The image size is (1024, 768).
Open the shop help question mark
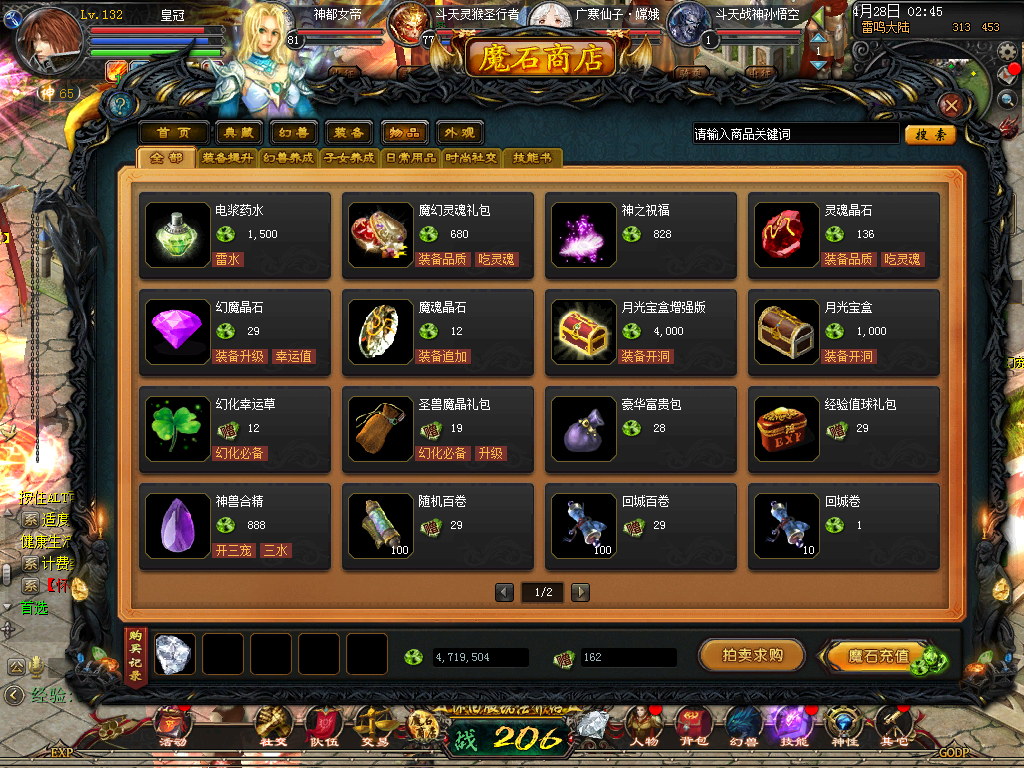[122, 105]
